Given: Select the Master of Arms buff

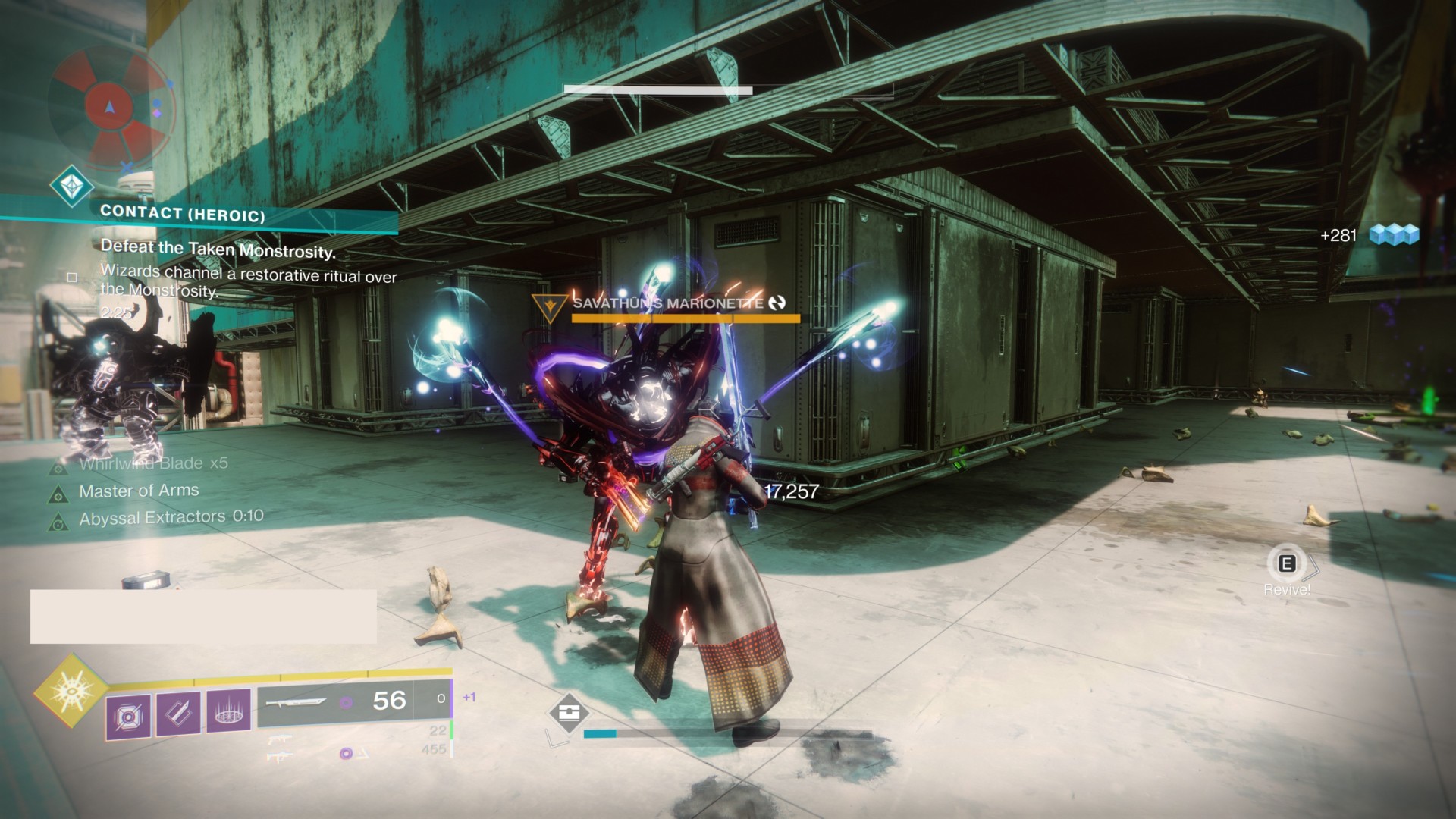Looking at the screenshot, I should click(x=139, y=491).
